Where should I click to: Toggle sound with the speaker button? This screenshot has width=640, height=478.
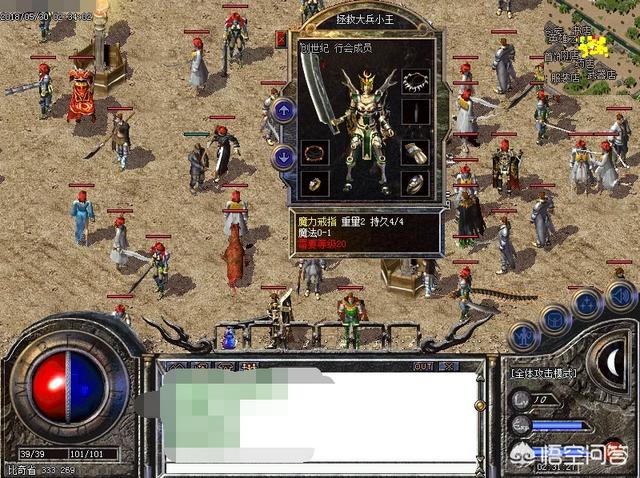pos(620,295)
